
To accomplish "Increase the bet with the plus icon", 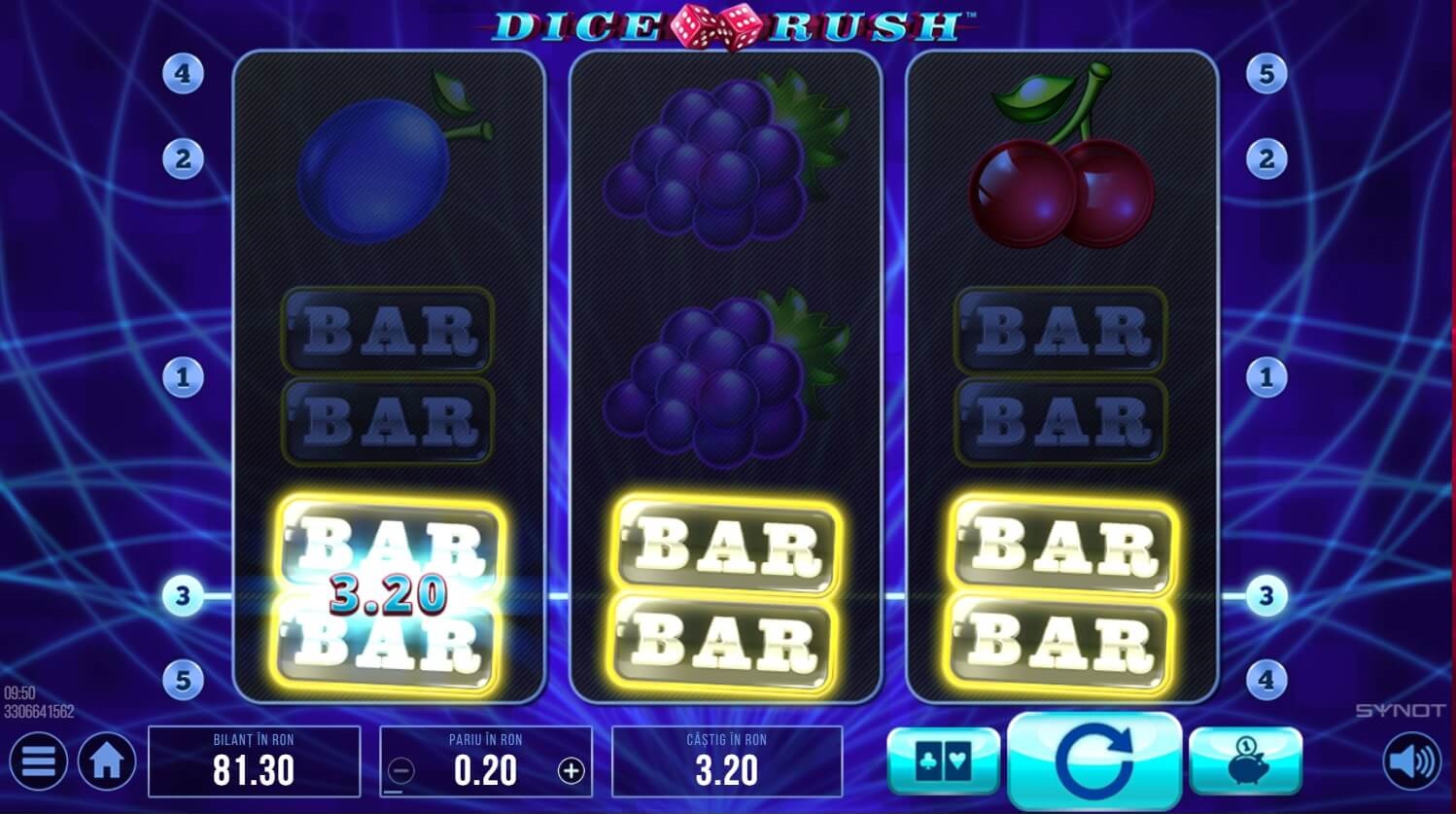I will (x=572, y=769).
